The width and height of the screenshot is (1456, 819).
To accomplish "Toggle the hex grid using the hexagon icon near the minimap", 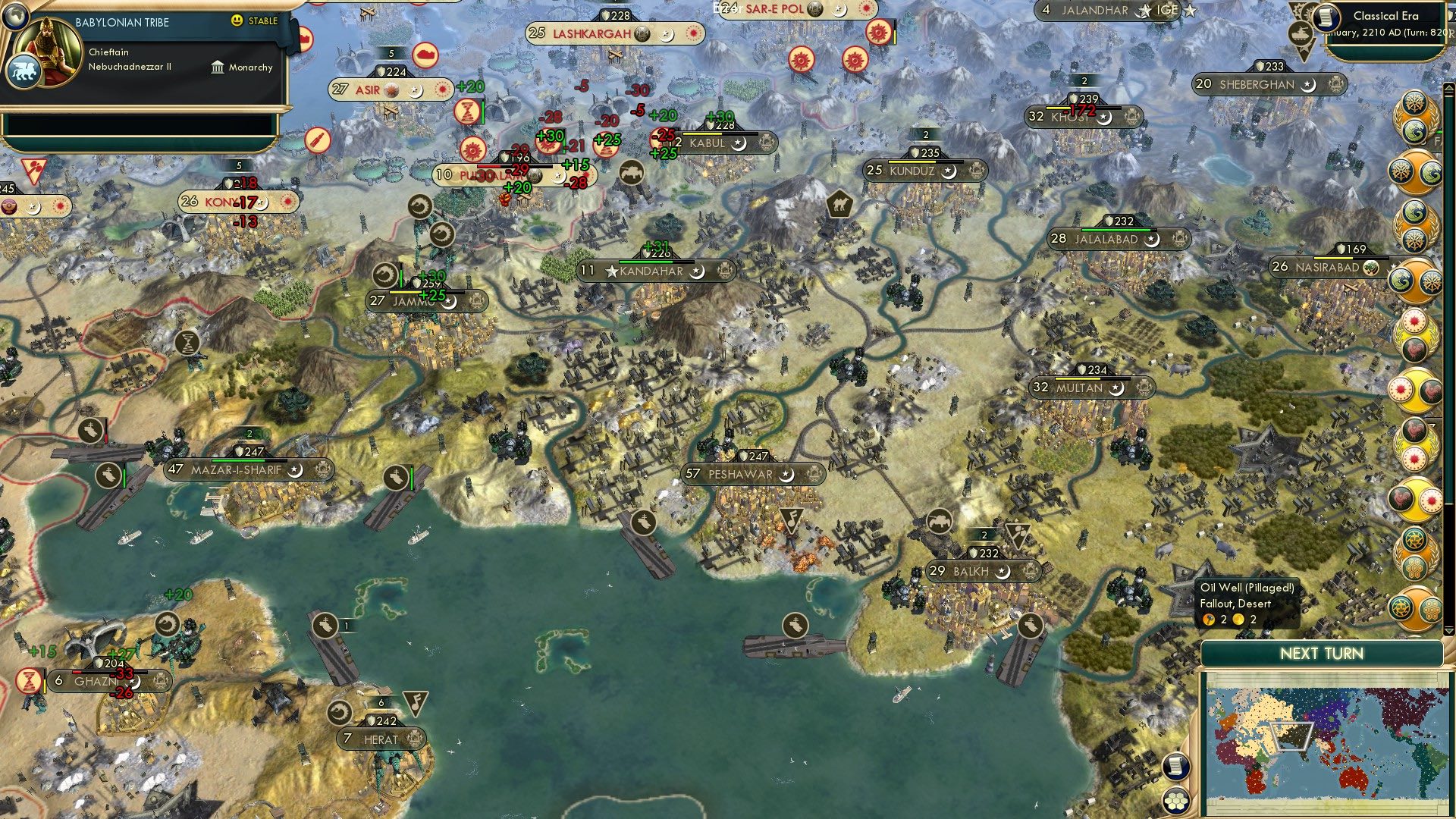I will coord(1178,802).
